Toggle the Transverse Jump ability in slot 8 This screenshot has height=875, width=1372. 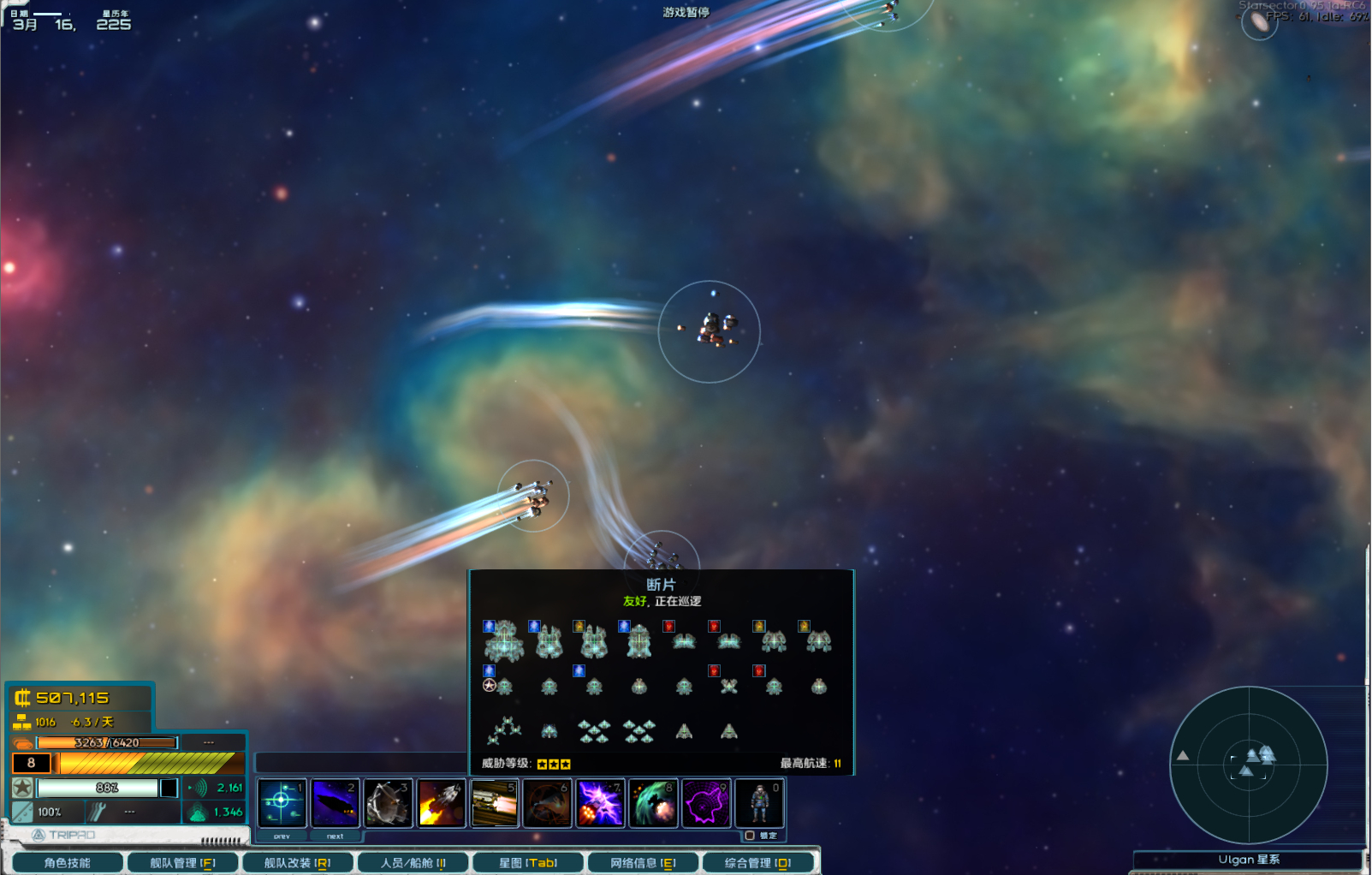pos(654,802)
